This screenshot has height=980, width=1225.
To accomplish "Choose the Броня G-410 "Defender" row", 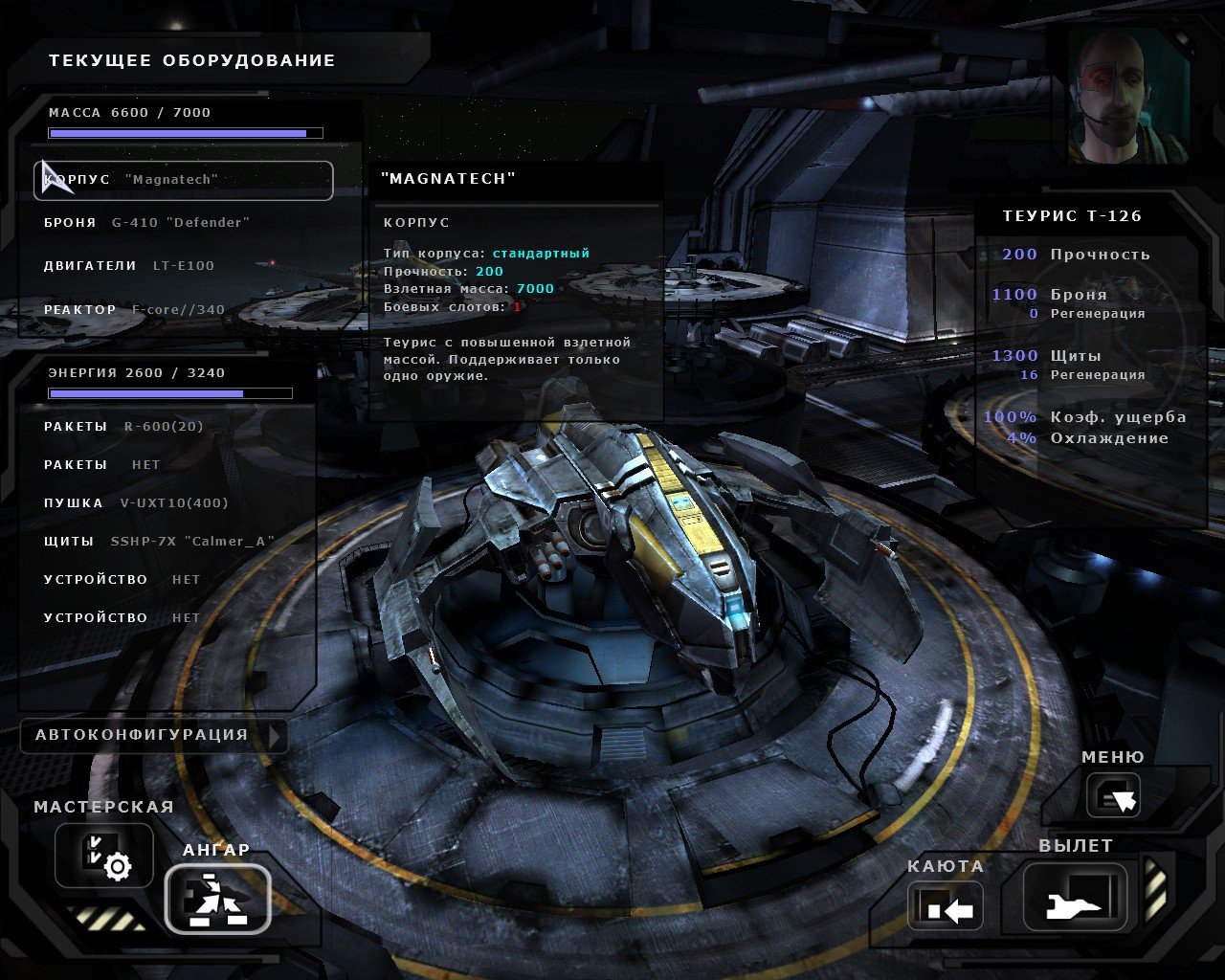I will pyautogui.click(x=146, y=223).
